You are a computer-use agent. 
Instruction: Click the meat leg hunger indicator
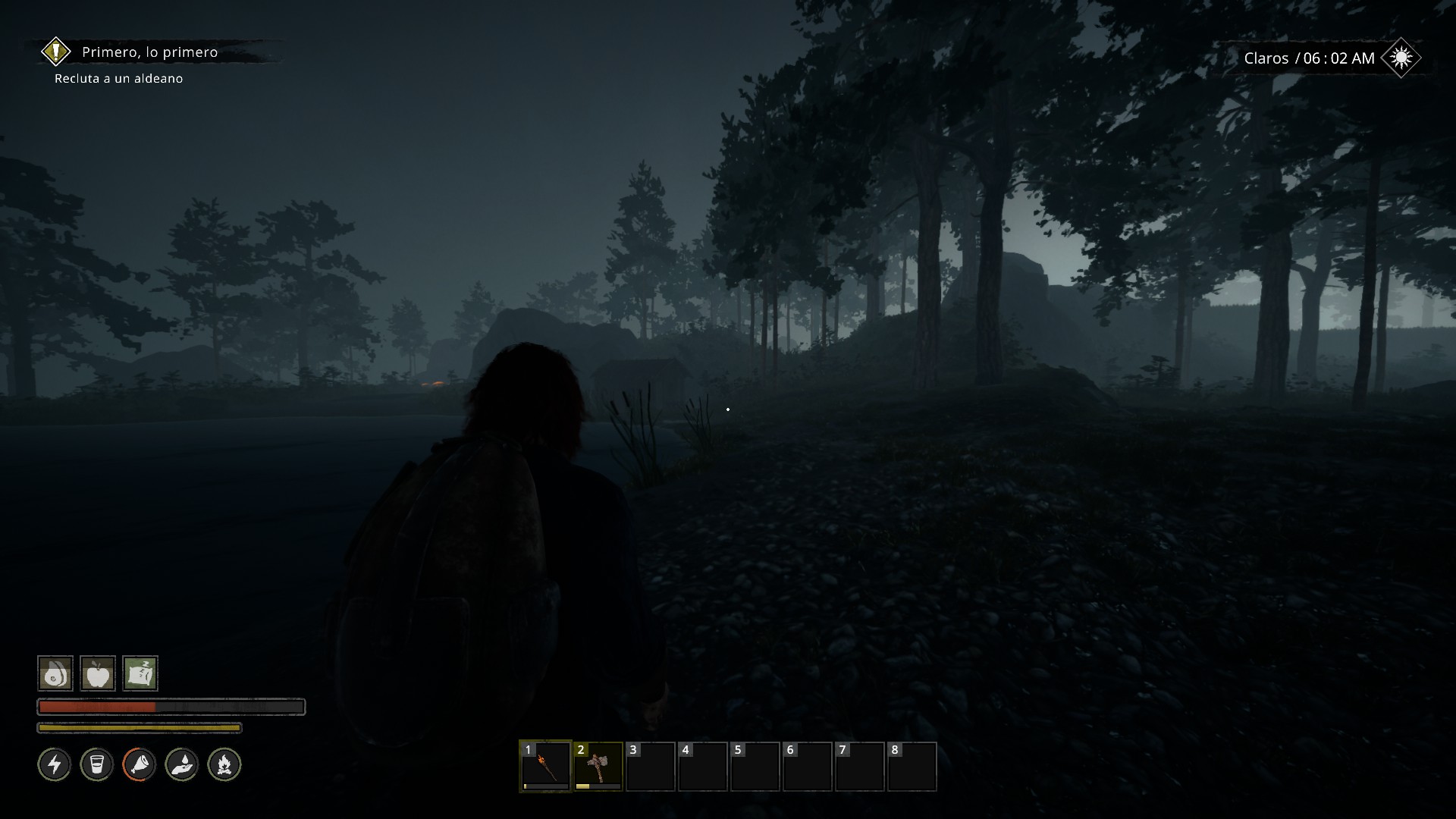(140, 764)
